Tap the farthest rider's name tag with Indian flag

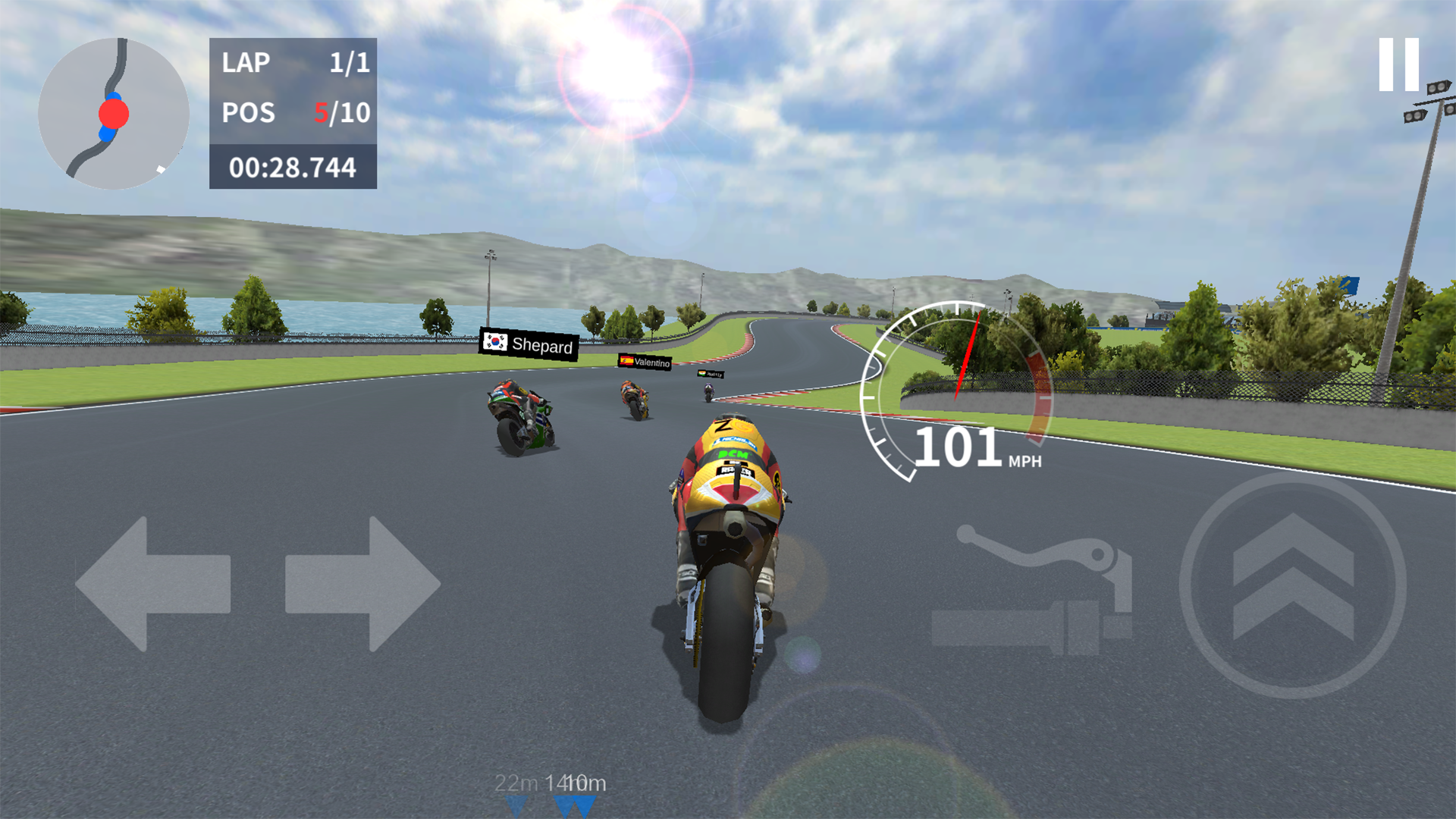(x=711, y=374)
